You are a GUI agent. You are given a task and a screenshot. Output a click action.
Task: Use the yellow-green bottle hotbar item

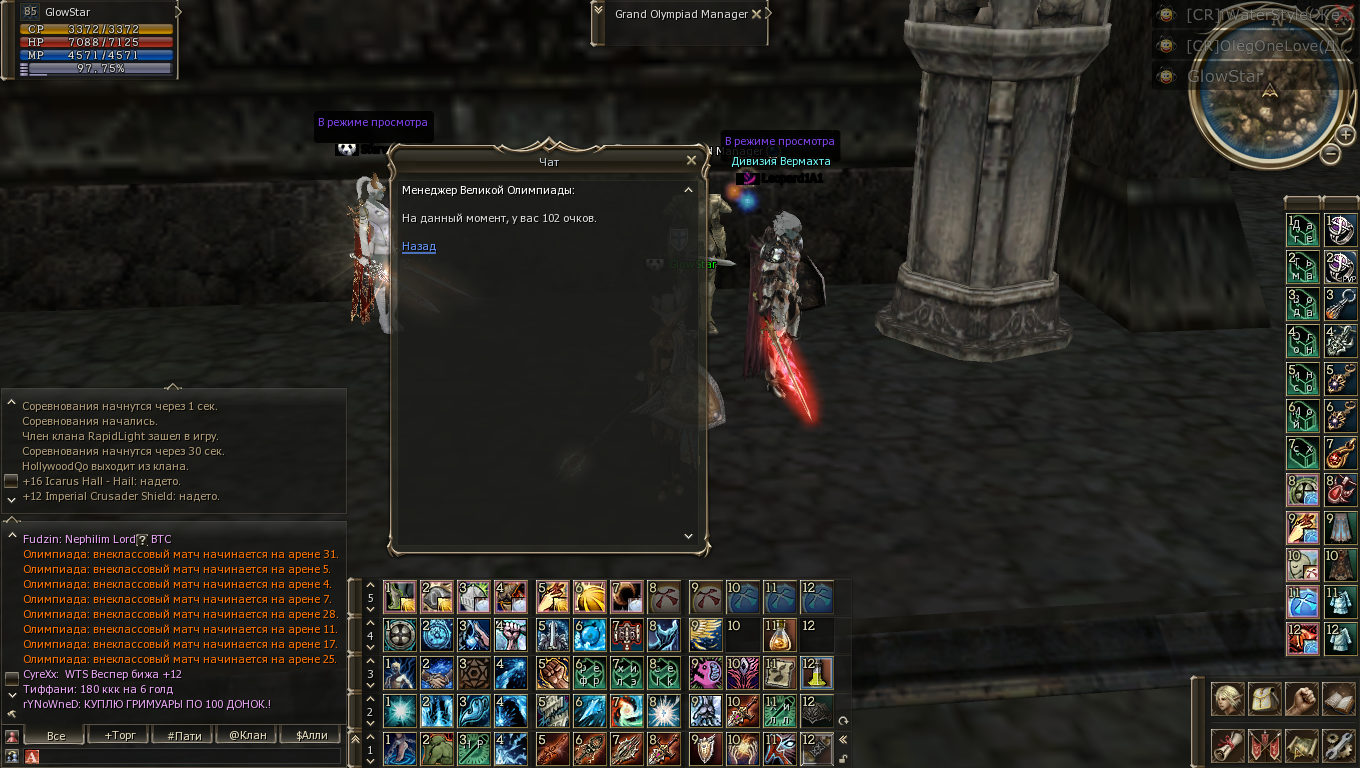point(817,673)
